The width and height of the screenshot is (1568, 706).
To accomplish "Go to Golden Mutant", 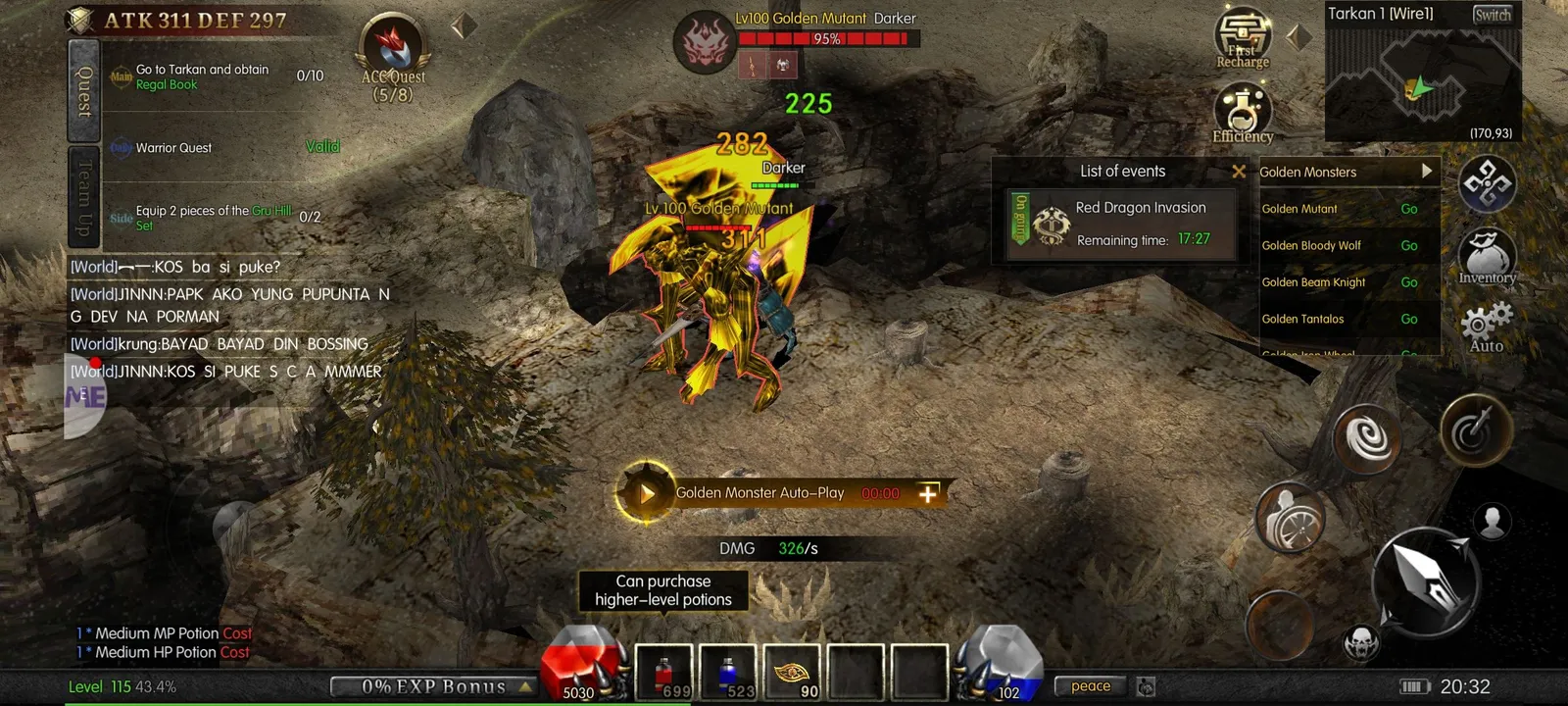I will point(1409,209).
